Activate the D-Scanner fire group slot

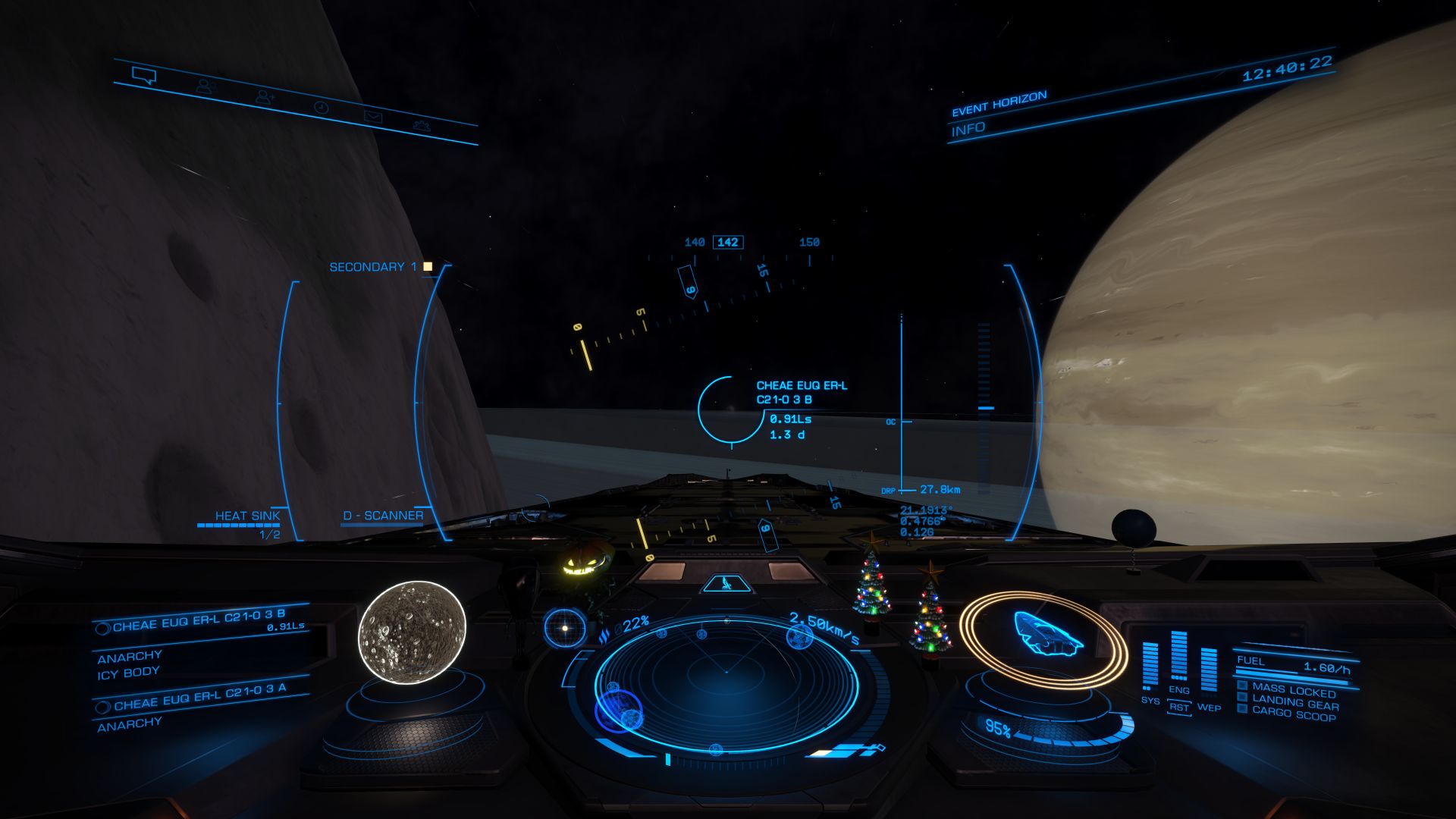pos(383,516)
